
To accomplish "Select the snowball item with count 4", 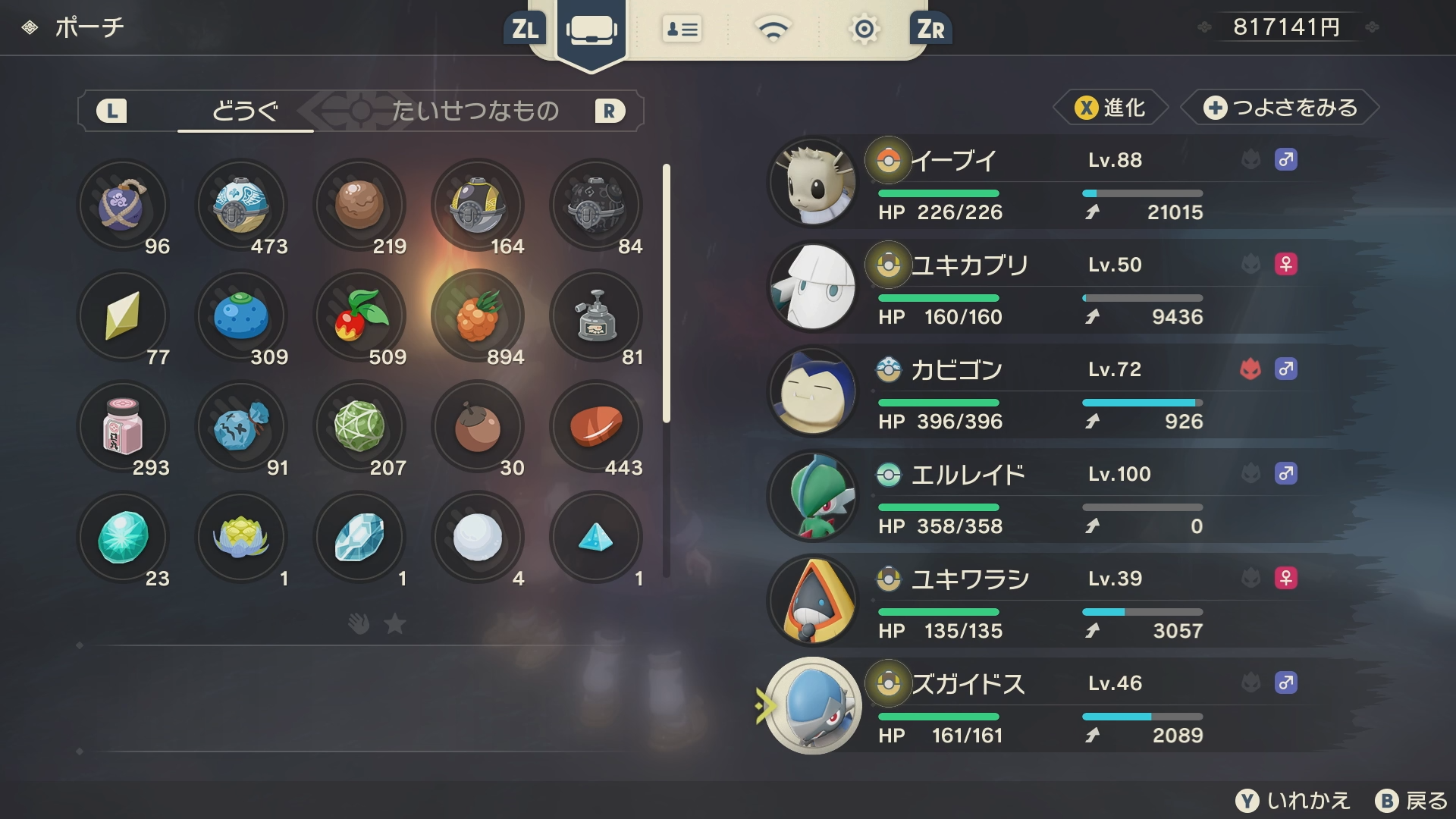I will [x=478, y=538].
